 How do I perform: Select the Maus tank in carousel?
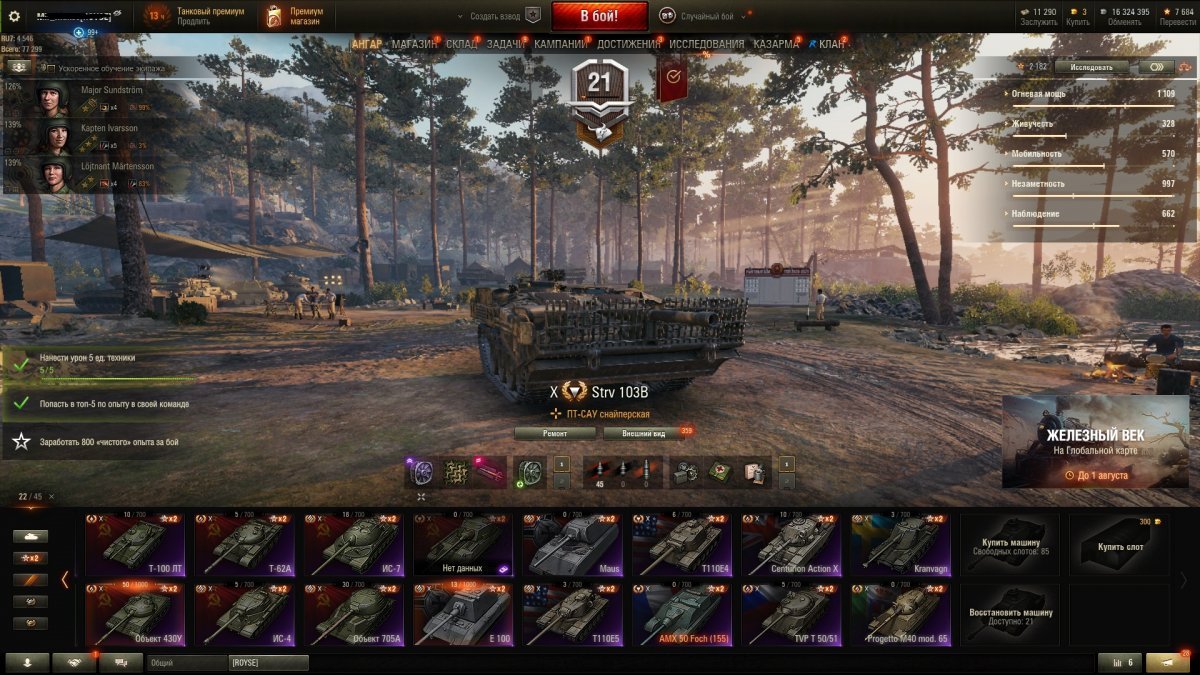pos(573,545)
